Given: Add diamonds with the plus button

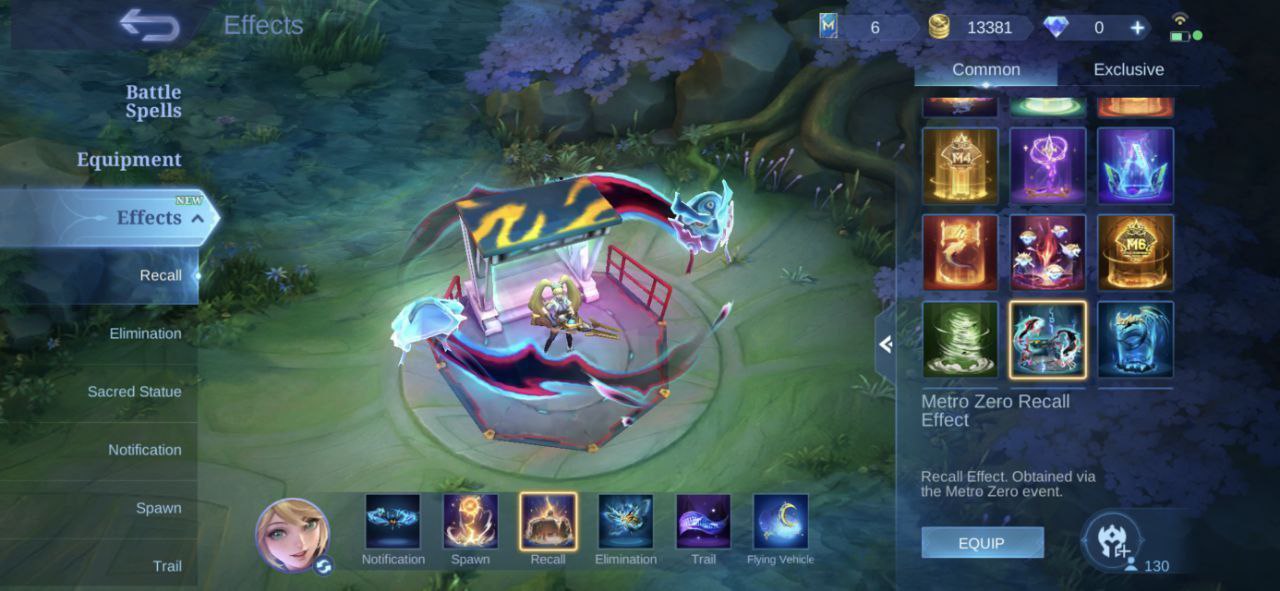Looking at the screenshot, I should [1137, 28].
